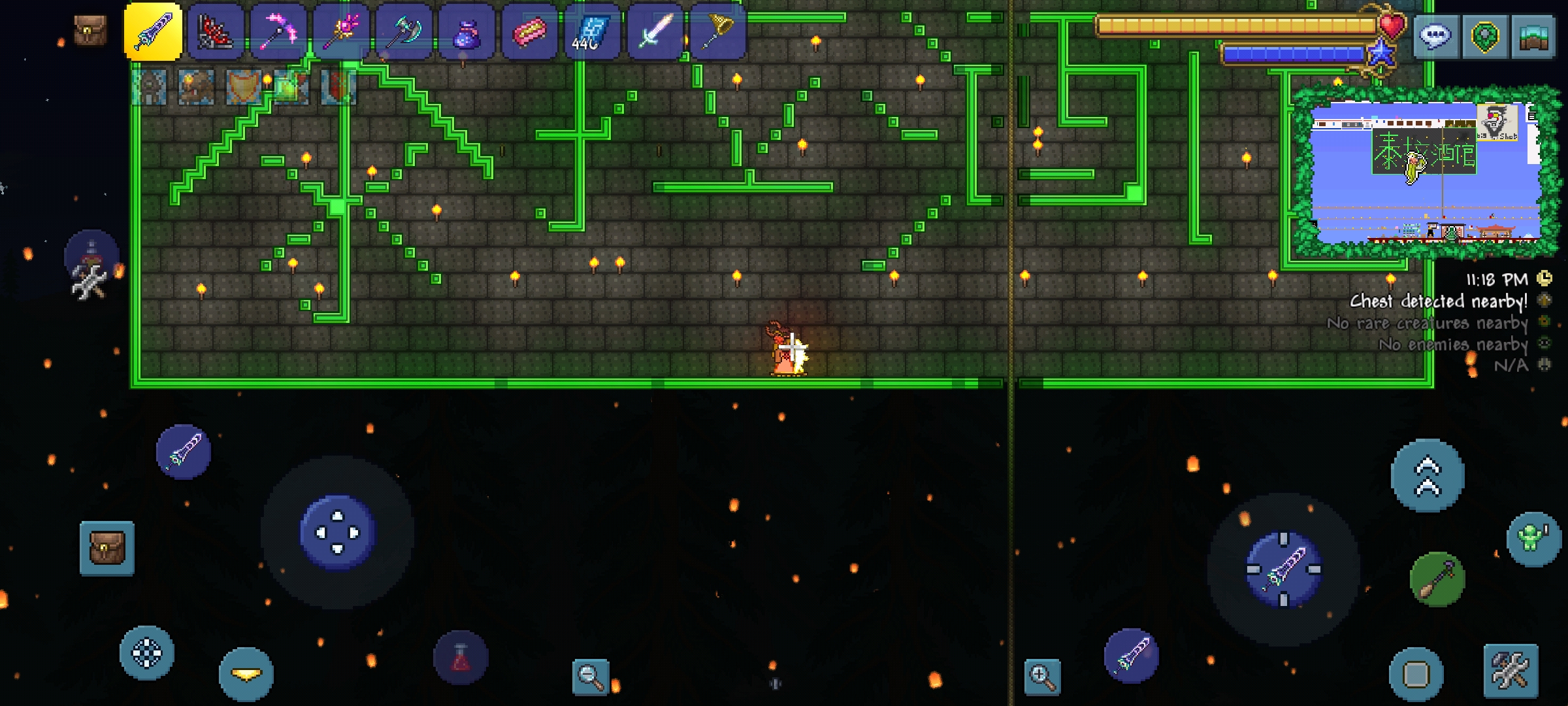Select the pink gem staff slot
This screenshot has width=1568, height=706.
[x=341, y=31]
